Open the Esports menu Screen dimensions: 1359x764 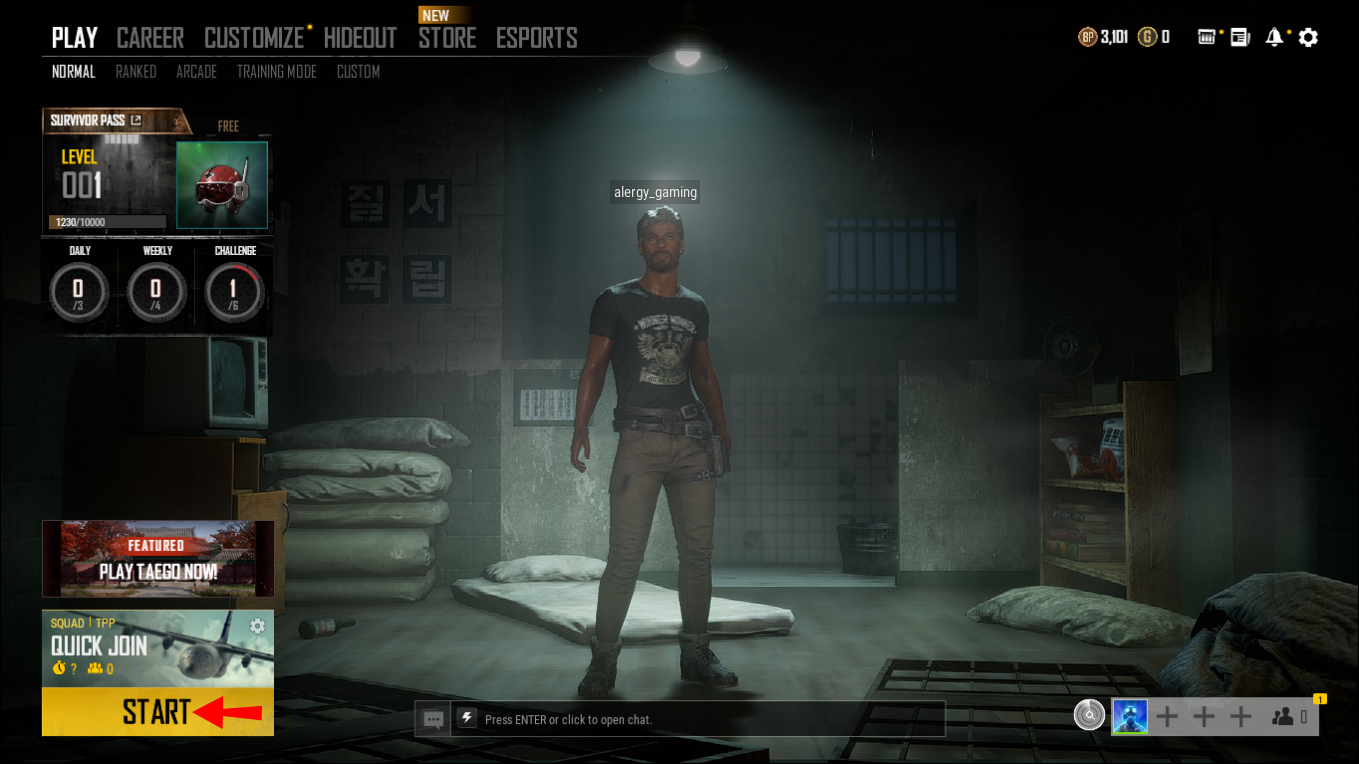tap(536, 38)
